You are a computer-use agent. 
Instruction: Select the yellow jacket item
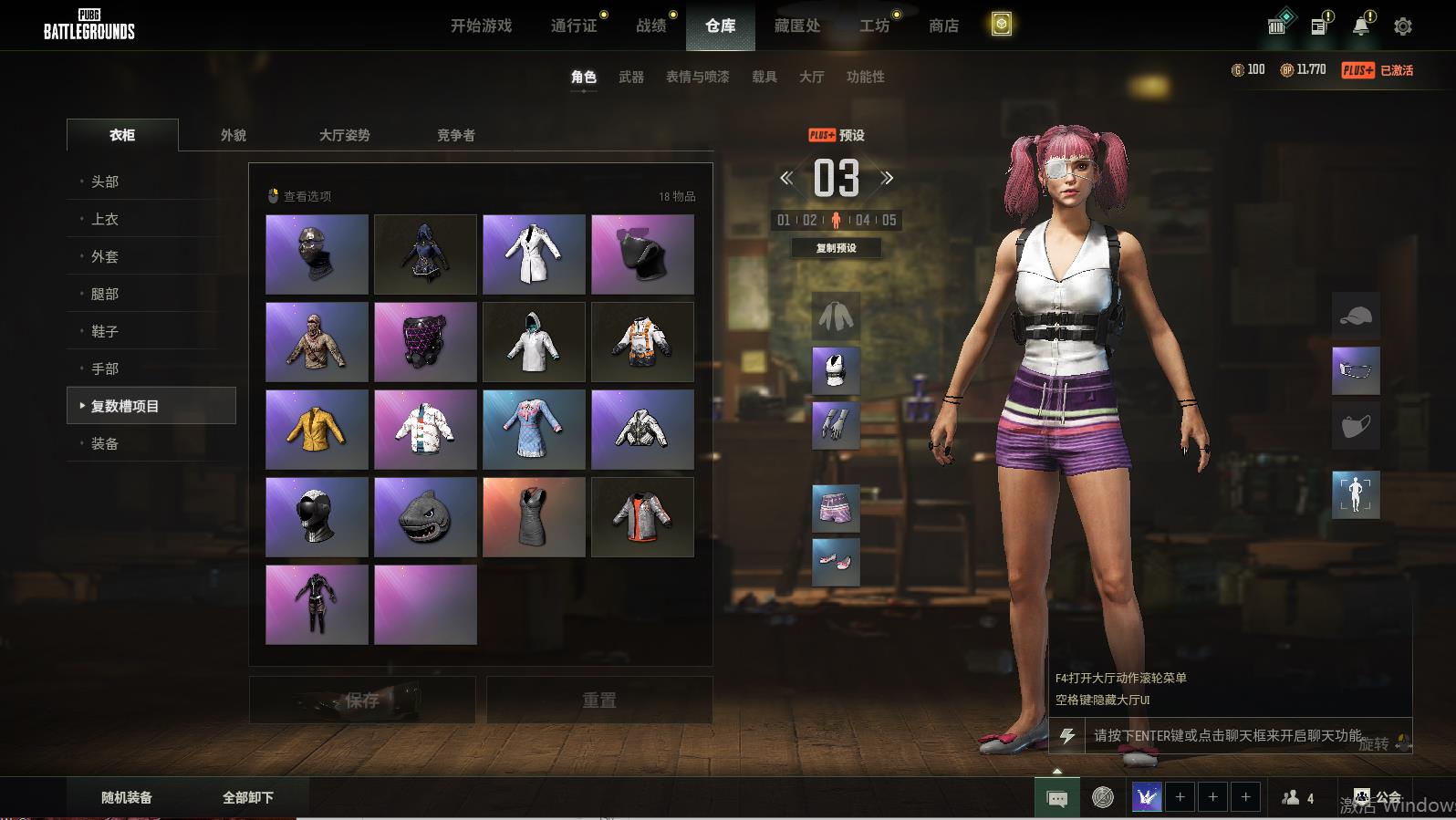pos(317,430)
